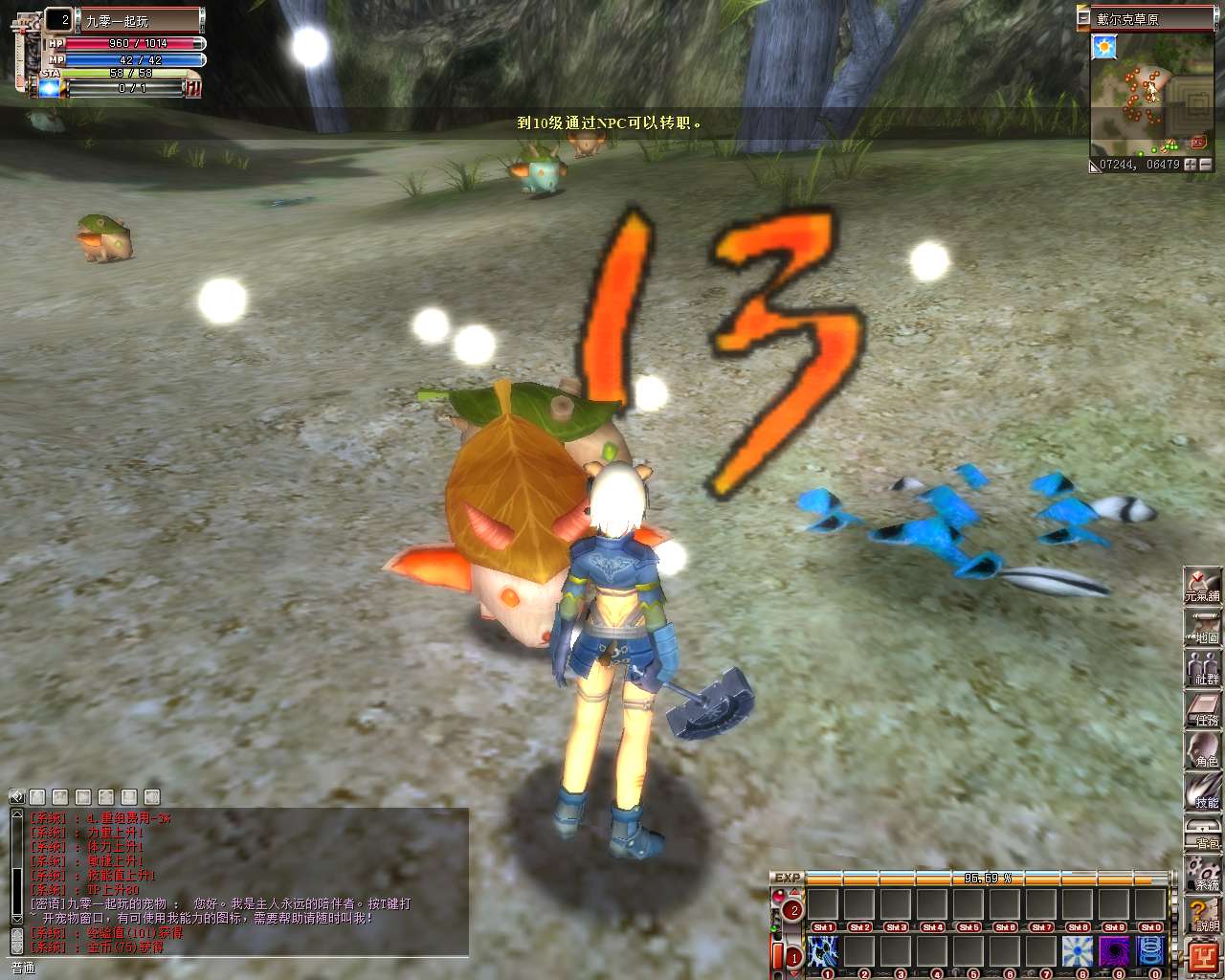The height and width of the screenshot is (980, 1225).
Task: Click the weather icon on the minimap
Action: [1104, 47]
